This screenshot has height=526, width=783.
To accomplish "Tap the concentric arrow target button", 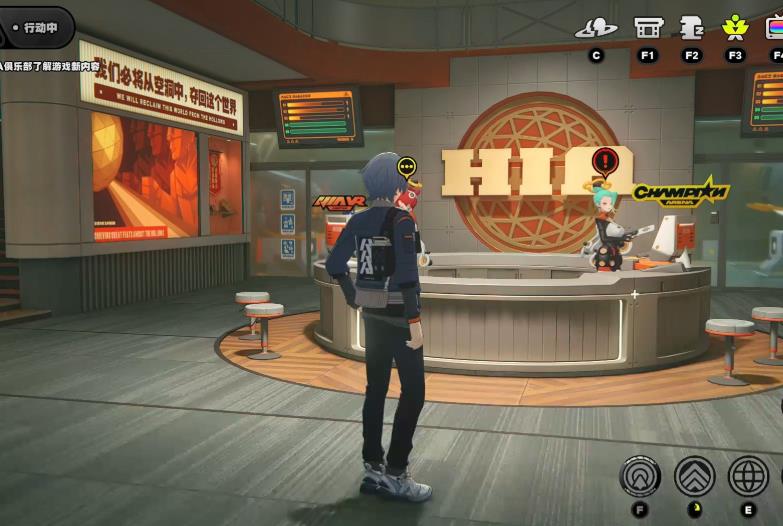I will coord(640,476).
